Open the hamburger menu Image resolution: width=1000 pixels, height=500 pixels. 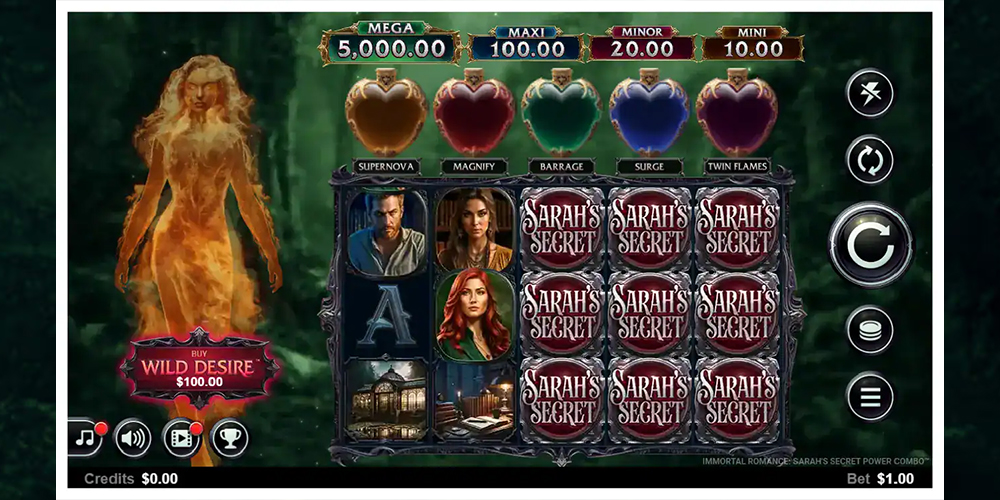tap(870, 397)
